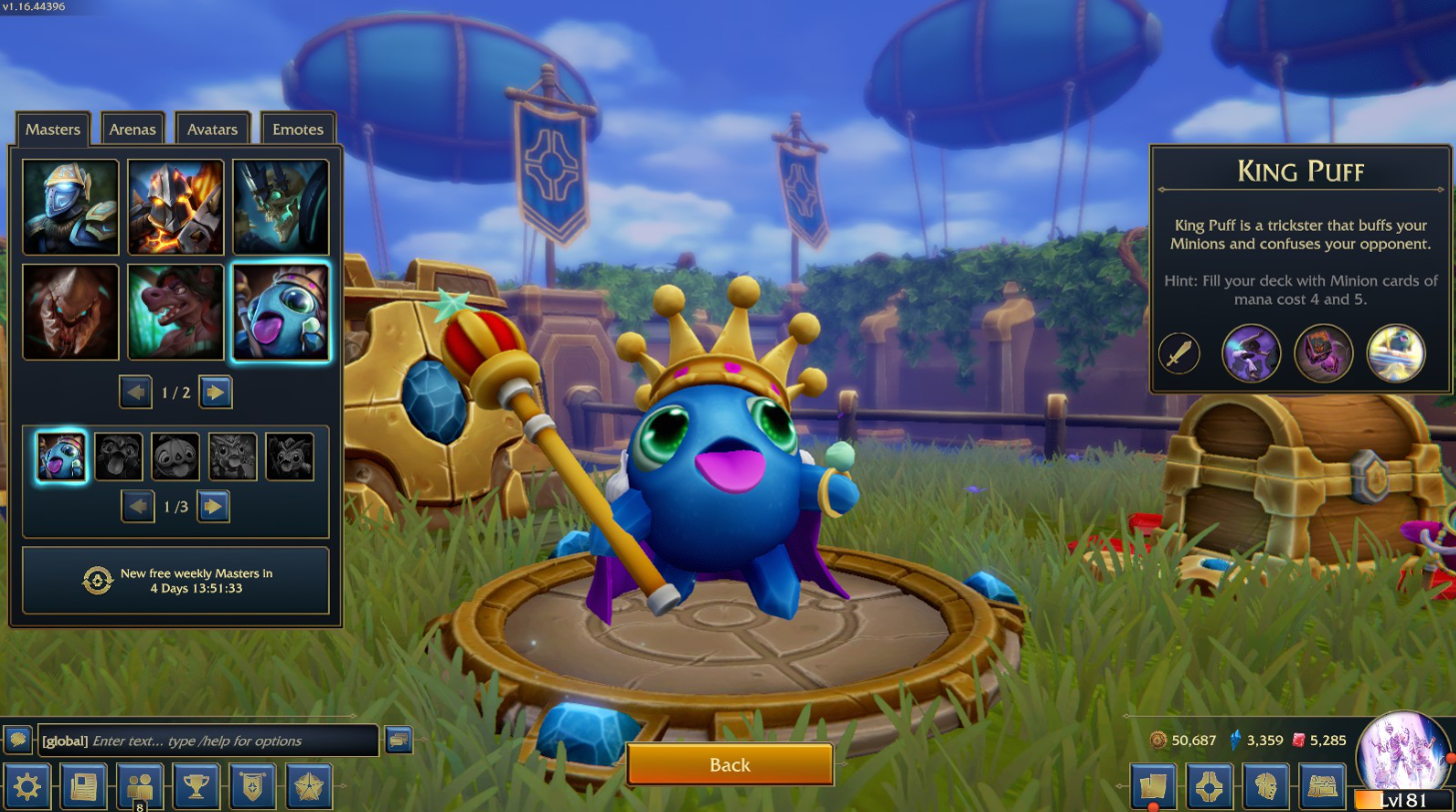Click the chat send message icon
This screenshot has height=812, width=1456.
click(401, 739)
